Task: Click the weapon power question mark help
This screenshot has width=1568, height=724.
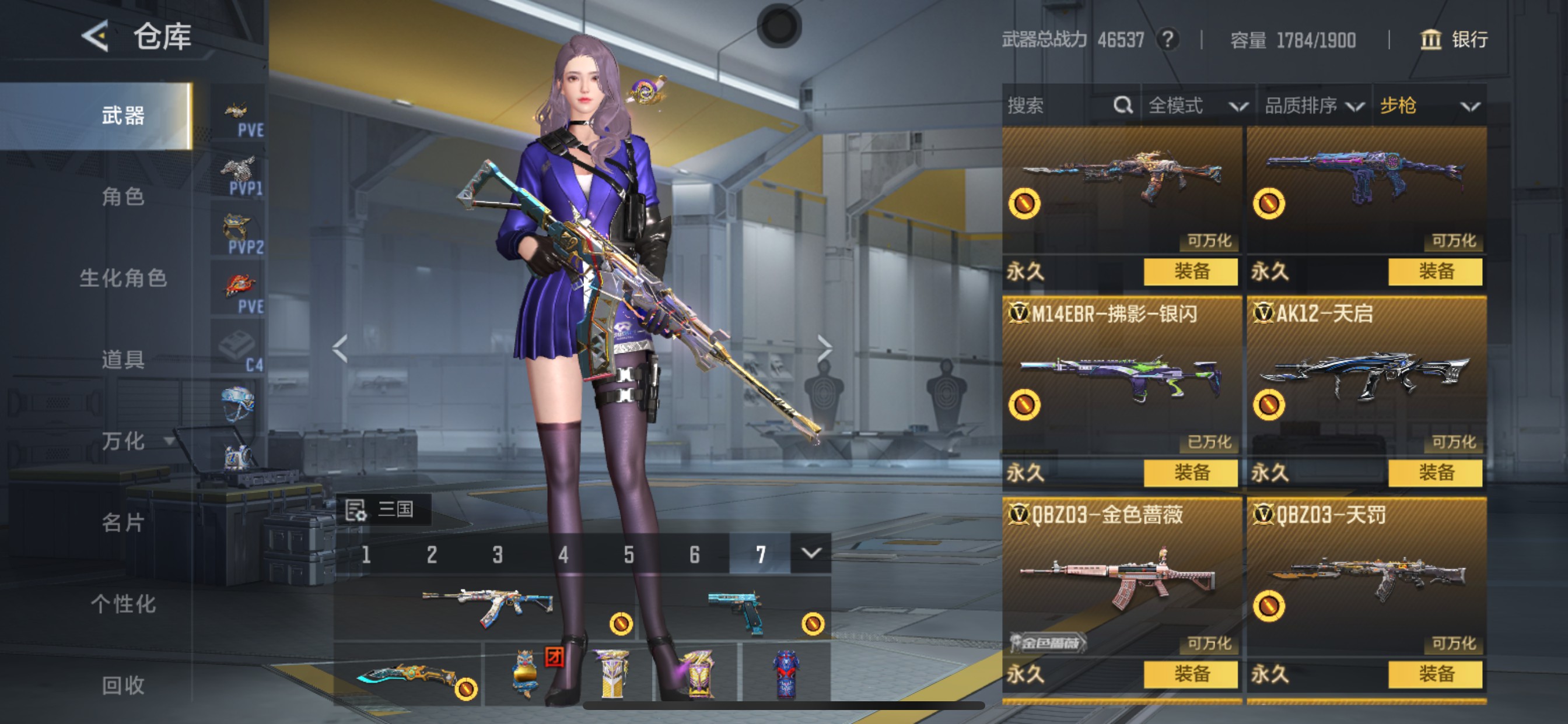Action: (x=1167, y=40)
